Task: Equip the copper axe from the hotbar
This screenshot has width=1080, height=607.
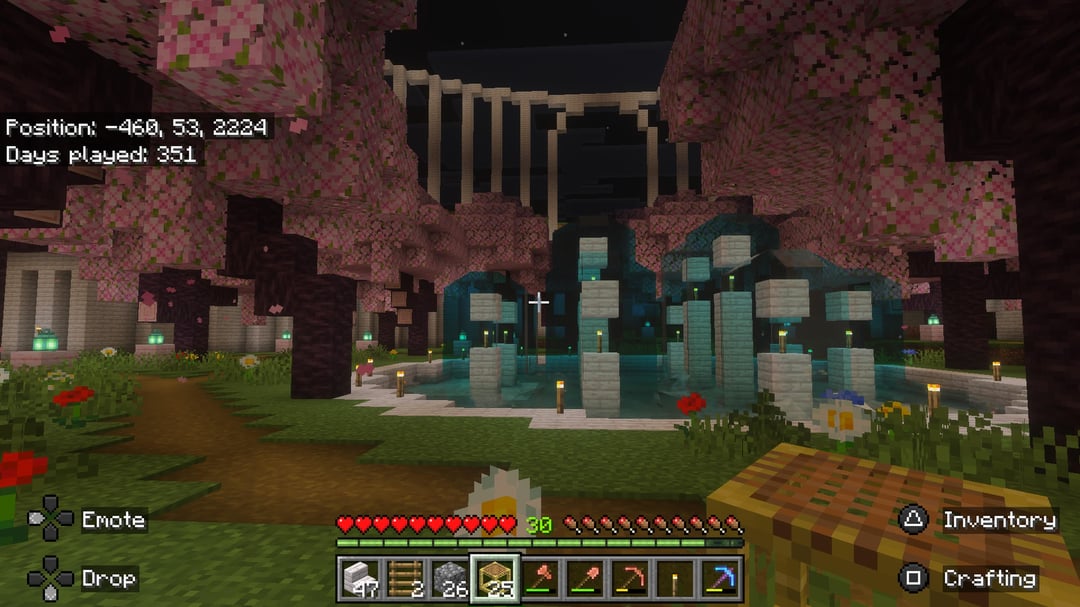Action: [540, 578]
